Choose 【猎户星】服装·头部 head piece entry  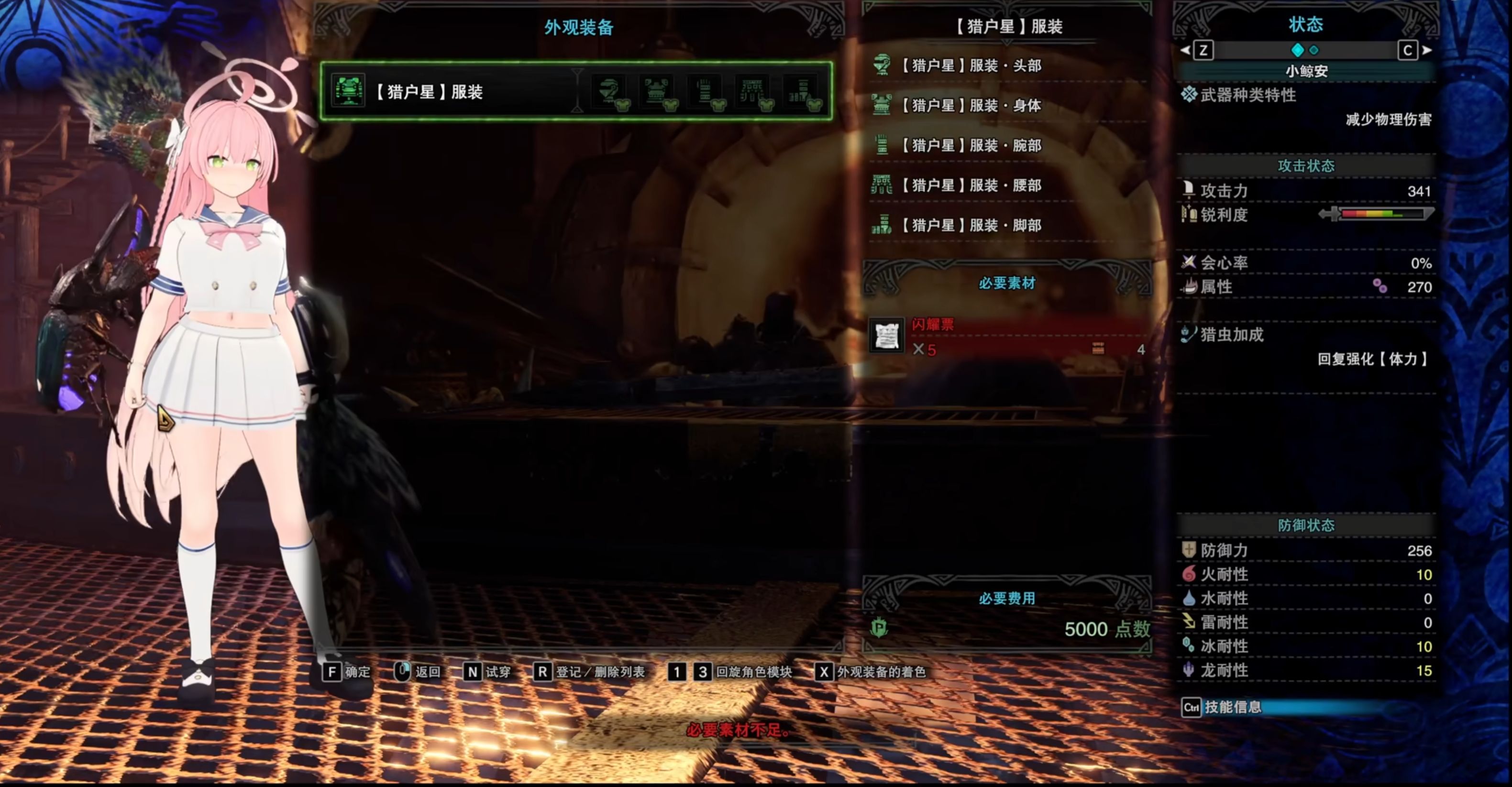point(971,65)
